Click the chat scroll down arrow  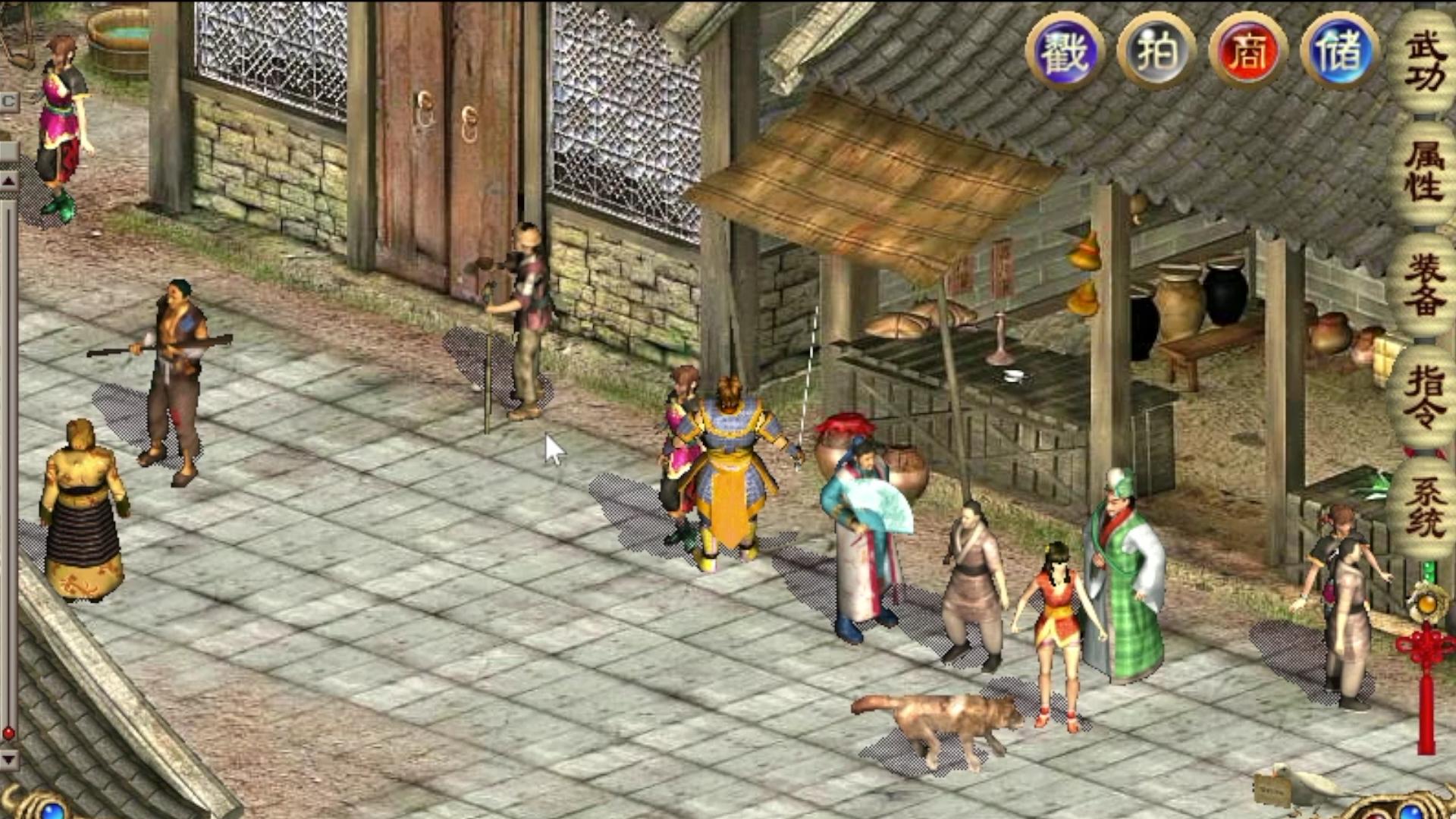pos(8,758)
